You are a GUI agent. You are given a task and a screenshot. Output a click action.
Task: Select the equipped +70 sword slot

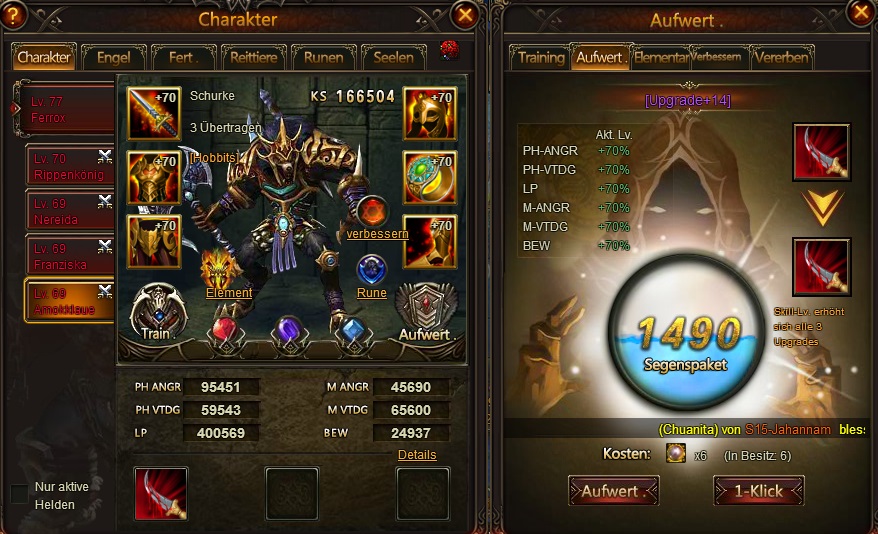pyautogui.click(x=153, y=114)
